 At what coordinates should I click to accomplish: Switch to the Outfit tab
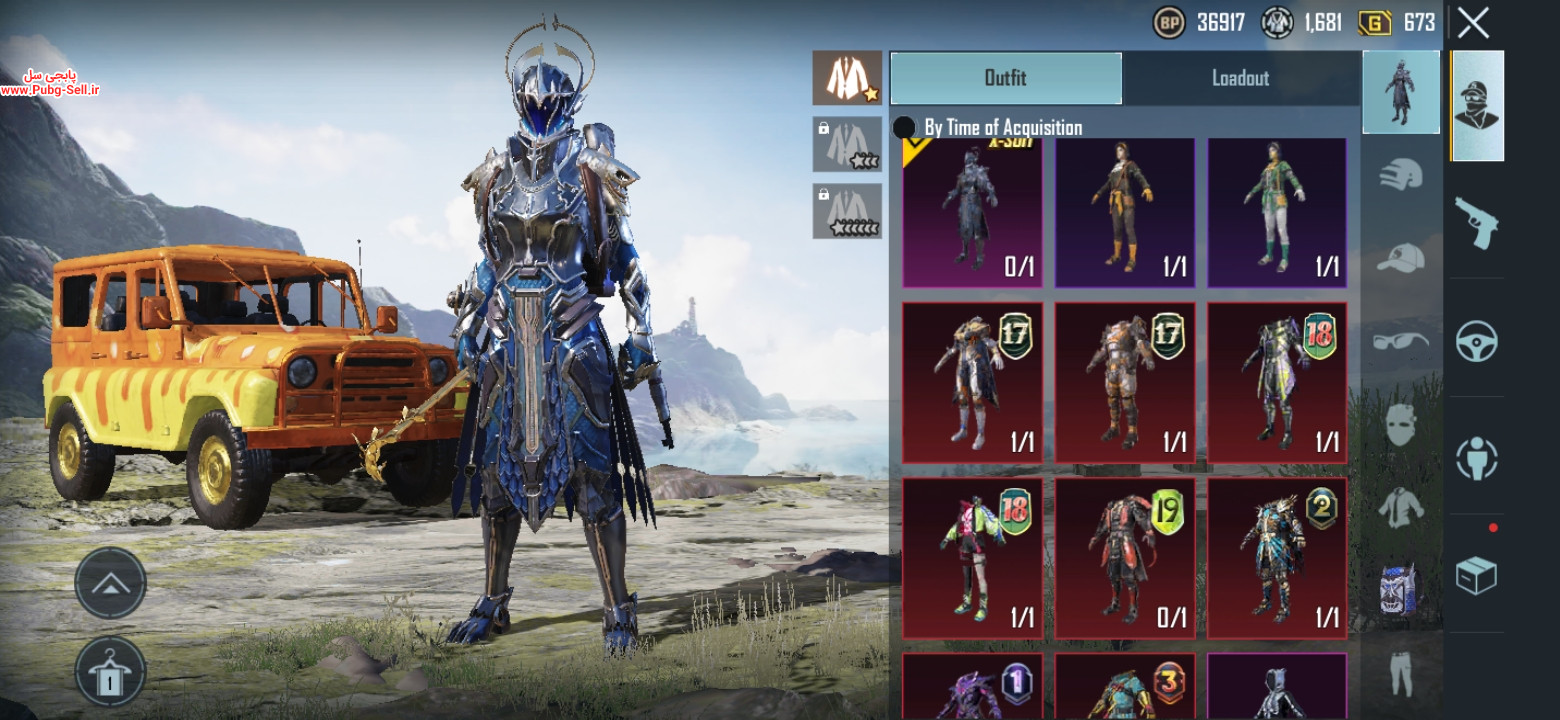coord(1005,78)
